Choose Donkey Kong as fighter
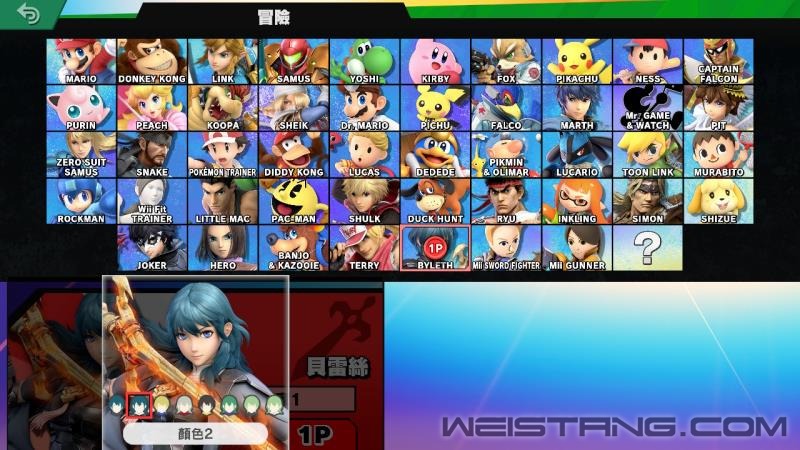The image size is (800, 450). 151,62
